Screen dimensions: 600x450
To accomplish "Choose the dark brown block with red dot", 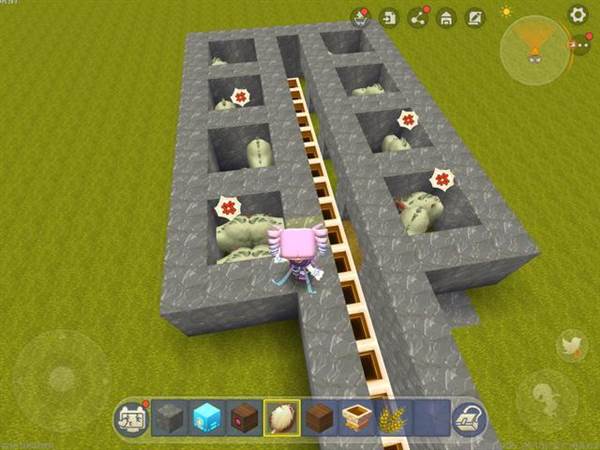I will click(243, 420).
